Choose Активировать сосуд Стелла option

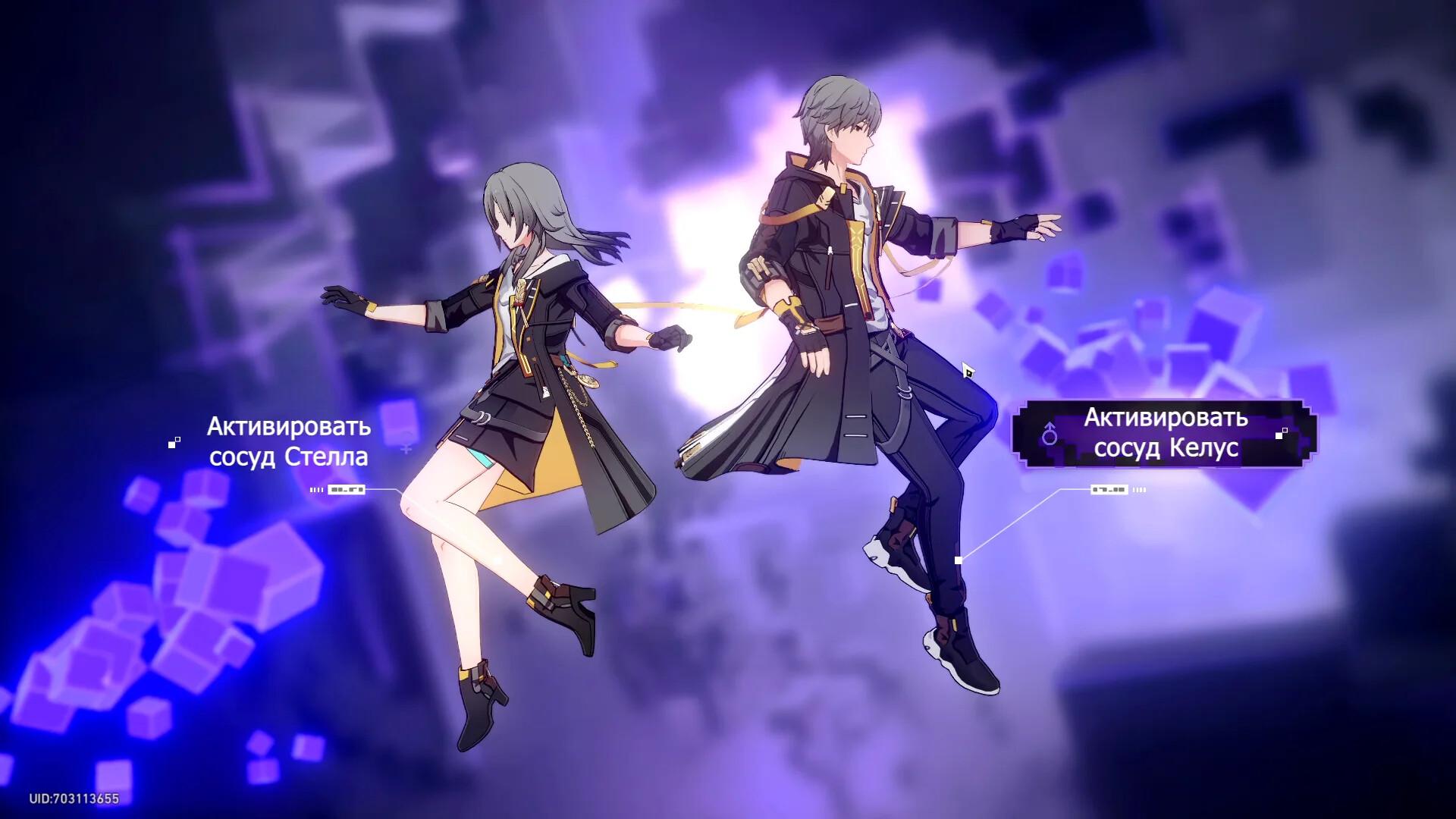click(x=289, y=441)
